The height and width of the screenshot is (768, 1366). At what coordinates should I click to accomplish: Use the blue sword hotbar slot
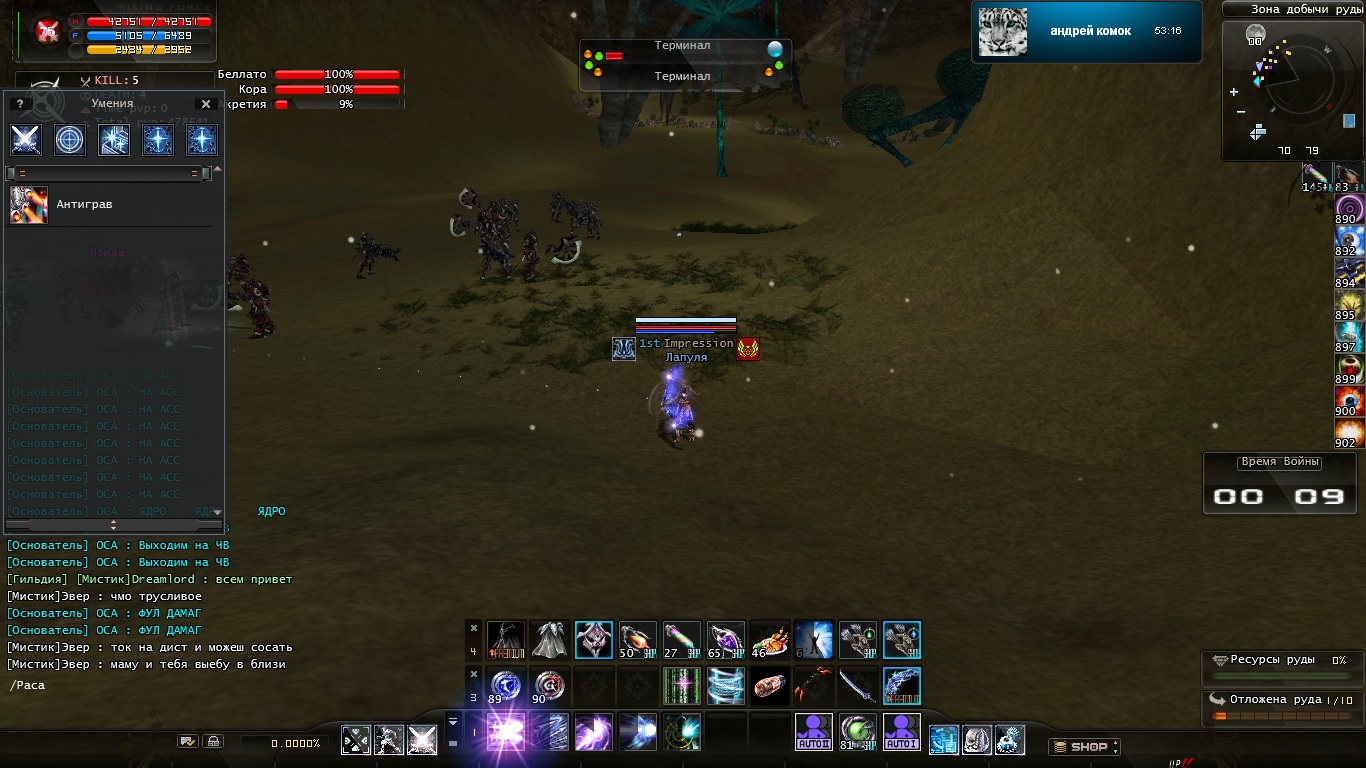point(857,686)
